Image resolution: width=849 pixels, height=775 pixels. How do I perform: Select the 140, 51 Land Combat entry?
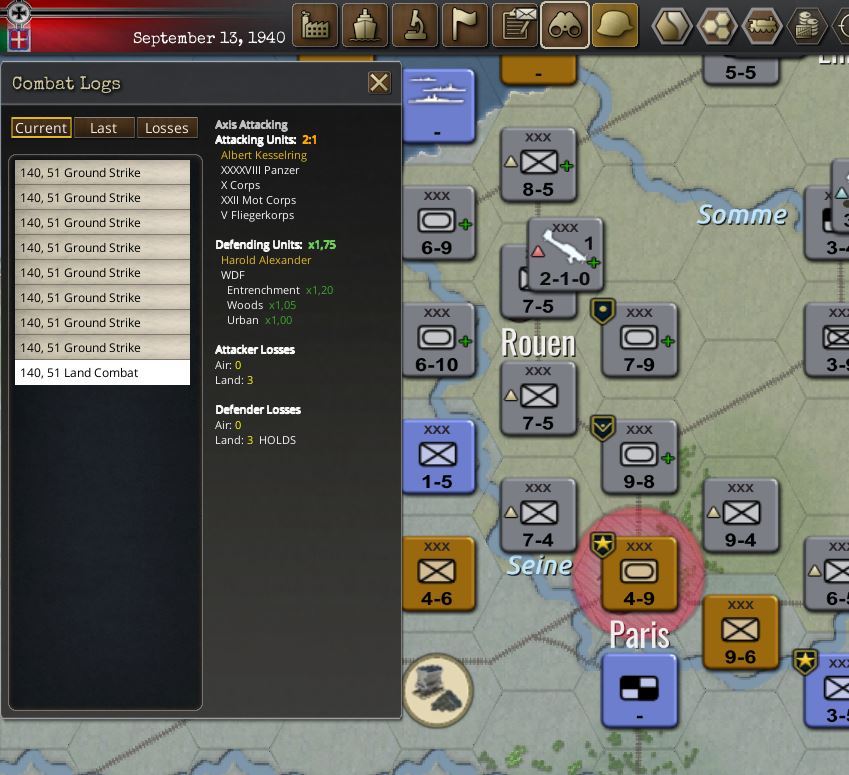point(102,373)
